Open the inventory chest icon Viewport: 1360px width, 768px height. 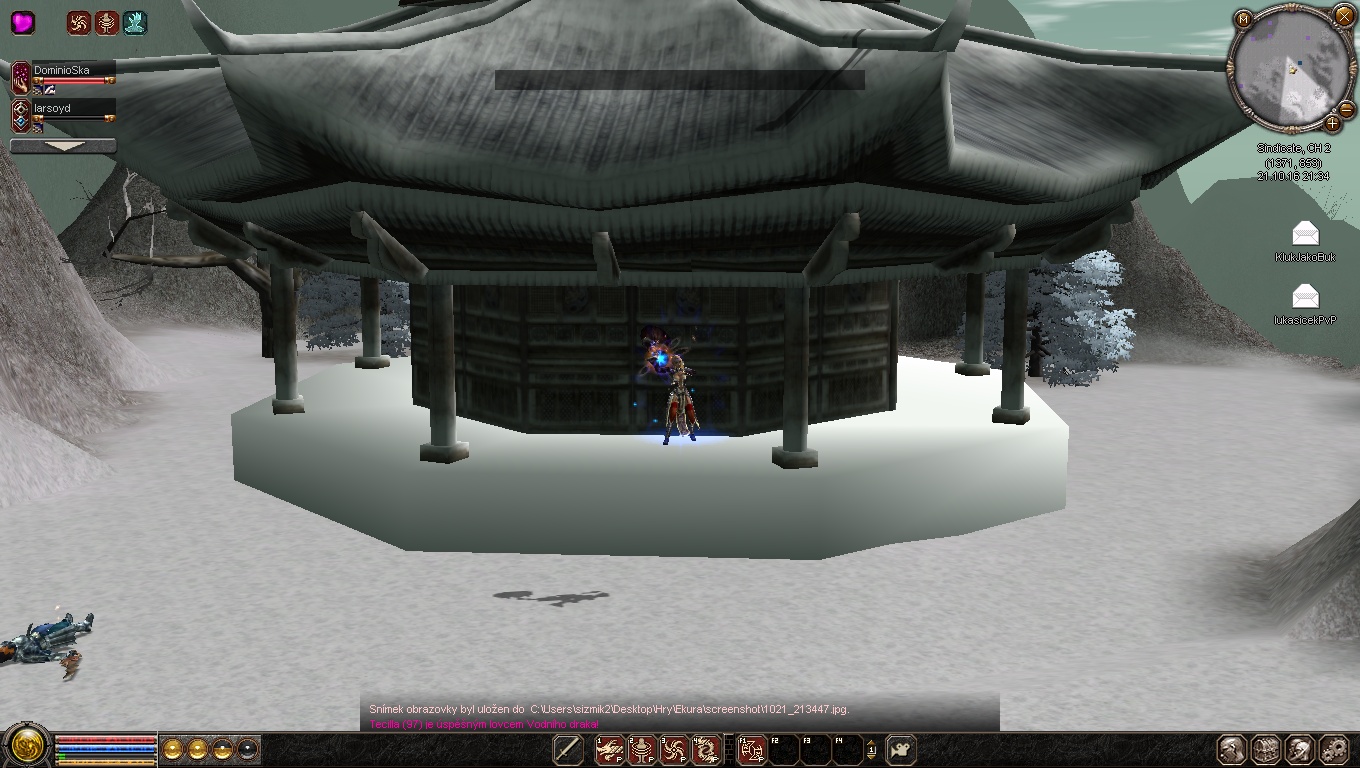[1265, 749]
